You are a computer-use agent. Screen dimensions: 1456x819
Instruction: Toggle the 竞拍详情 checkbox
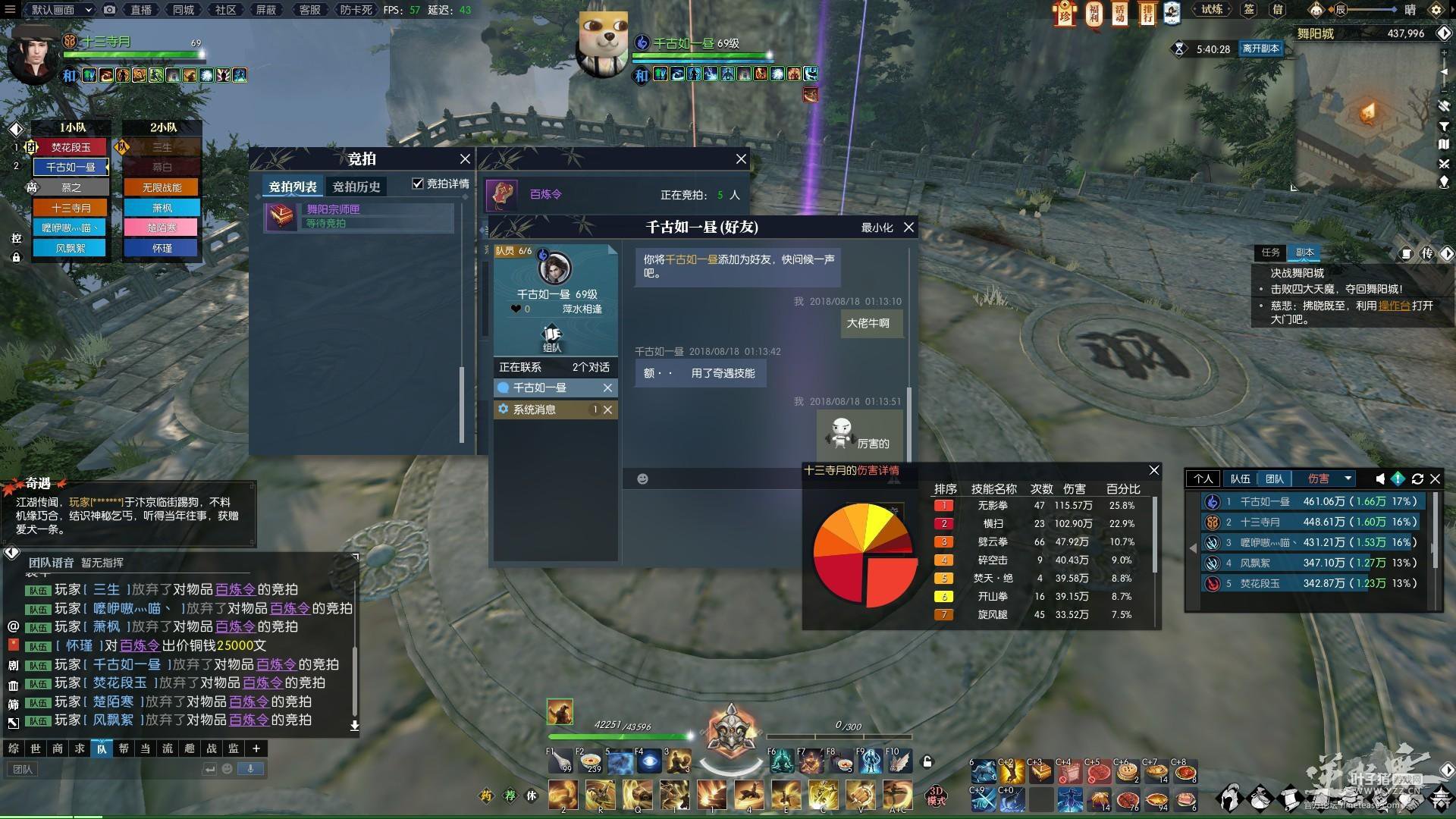coord(418,184)
